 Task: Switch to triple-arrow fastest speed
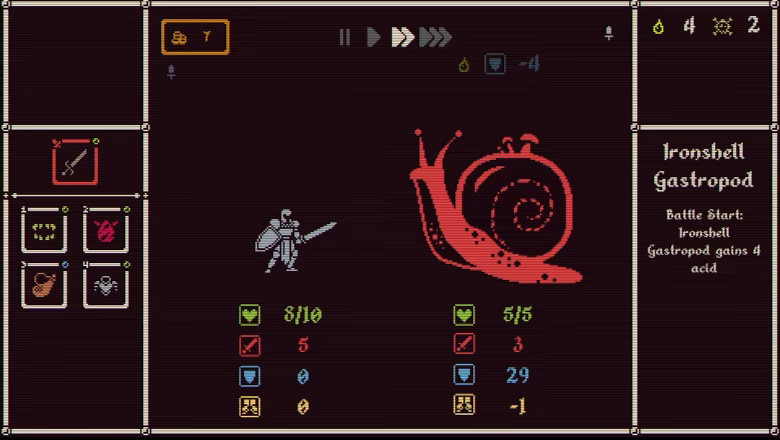(435, 38)
